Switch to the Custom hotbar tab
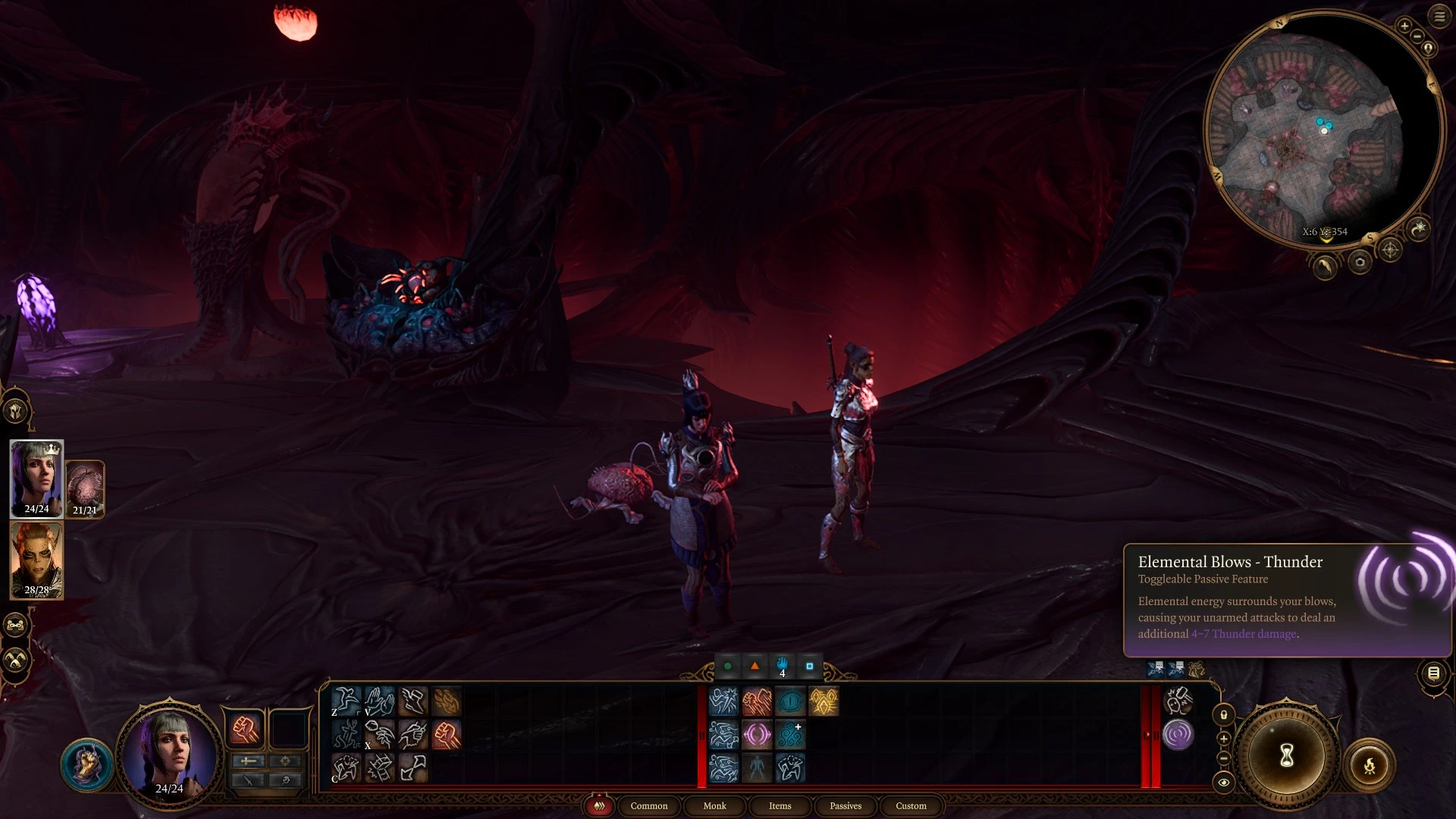The image size is (1456, 819). (911, 806)
